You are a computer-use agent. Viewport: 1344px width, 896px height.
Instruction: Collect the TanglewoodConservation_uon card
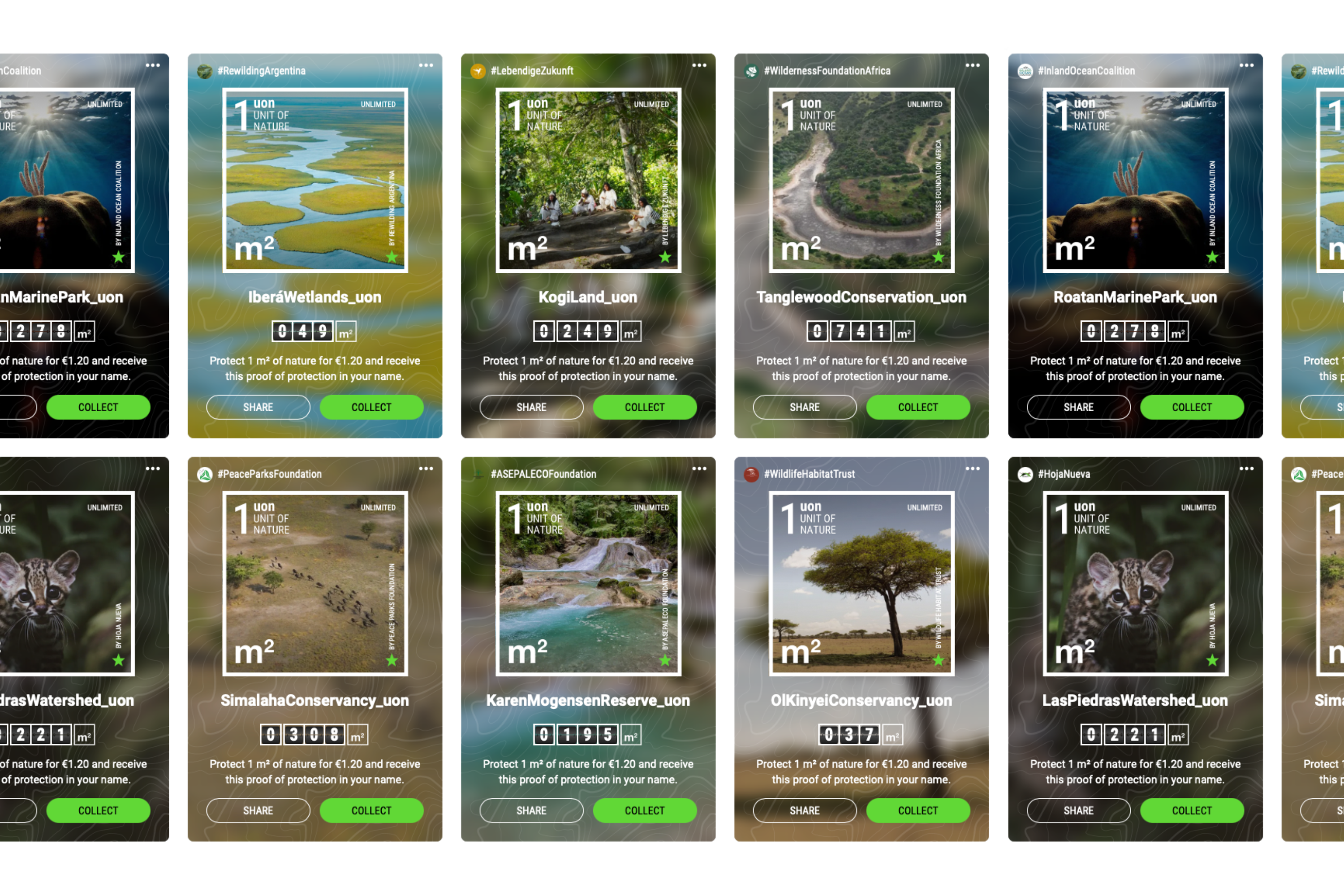tap(918, 407)
